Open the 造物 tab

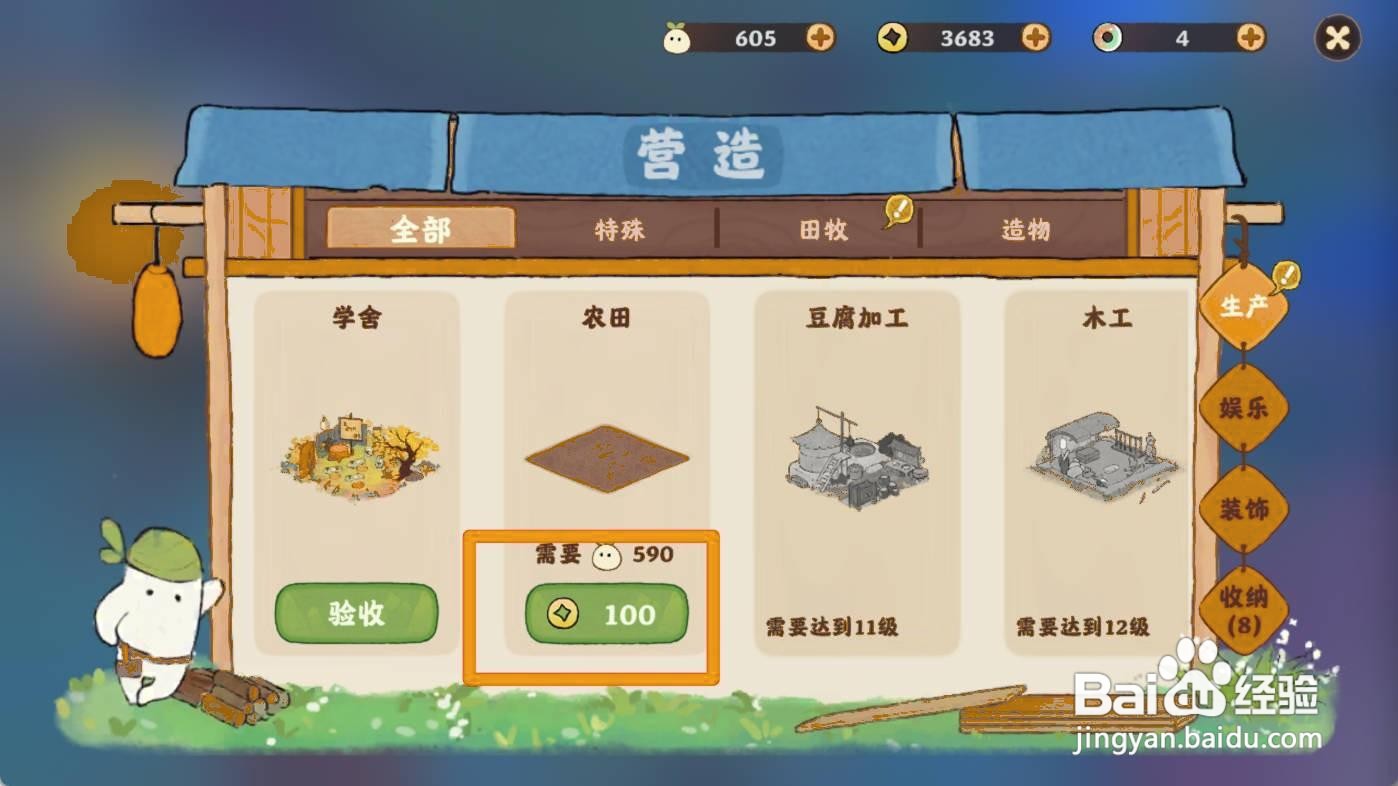click(x=1027, y=231)
